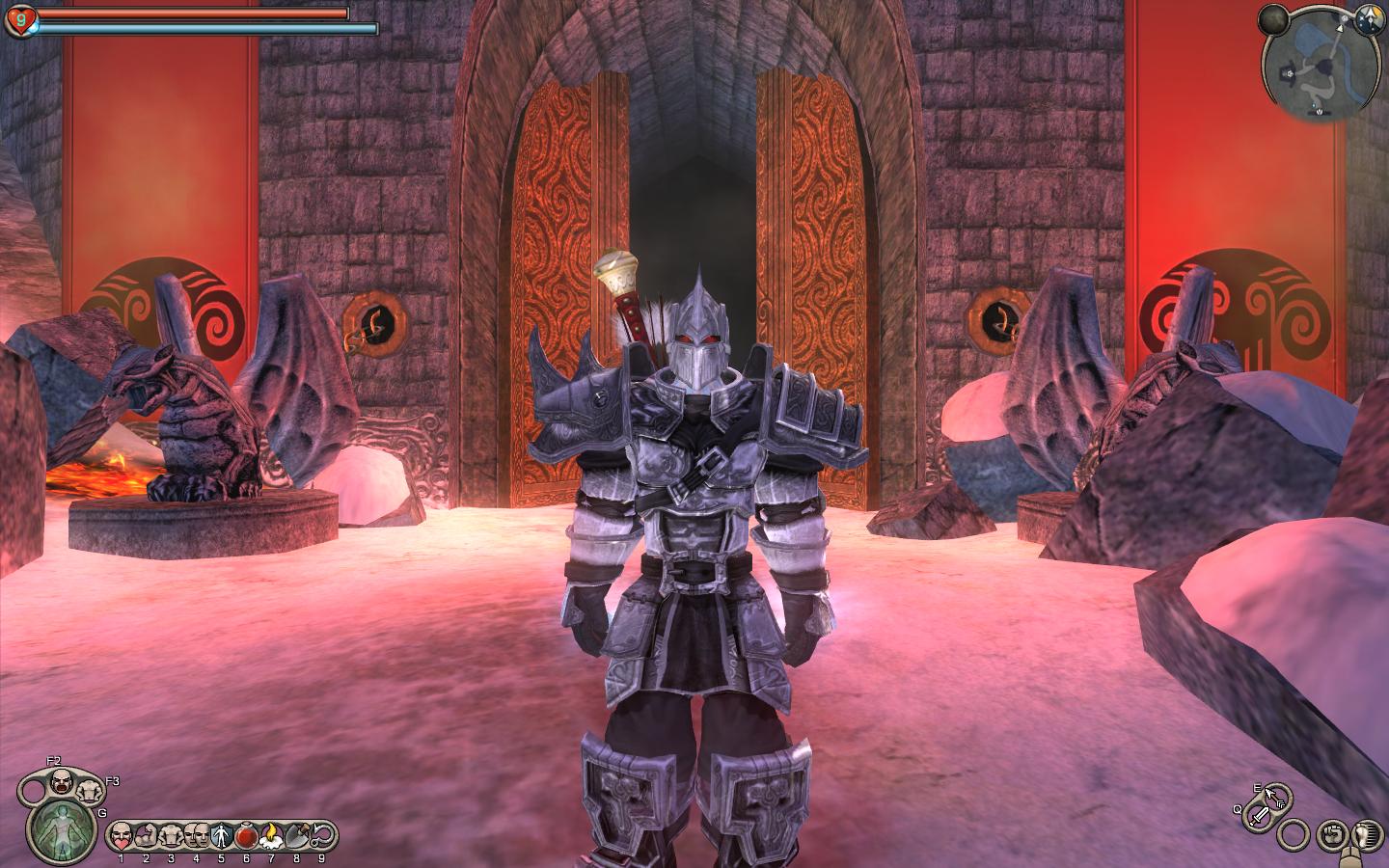Select the sword melee weapon icon
Viewport: 1389px width, 868px height.
[1260, 817]
